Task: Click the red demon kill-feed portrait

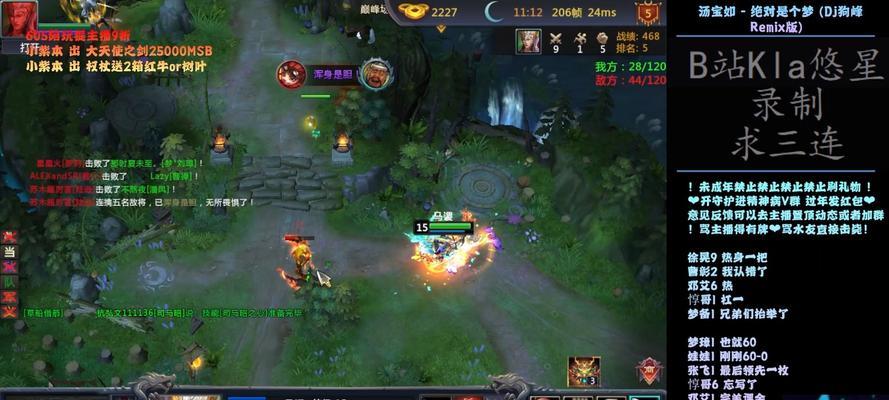Action: point(291,74)
